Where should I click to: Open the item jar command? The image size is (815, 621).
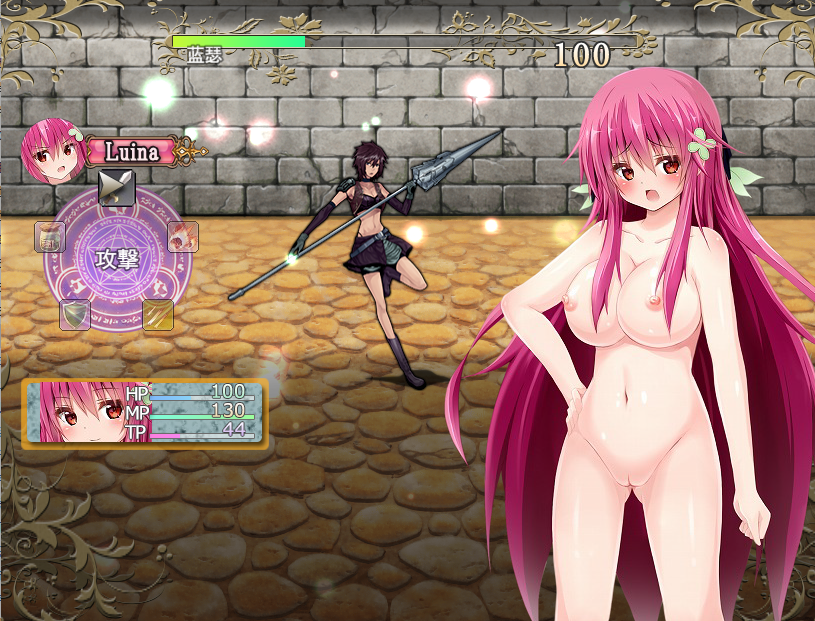(50, 237)
